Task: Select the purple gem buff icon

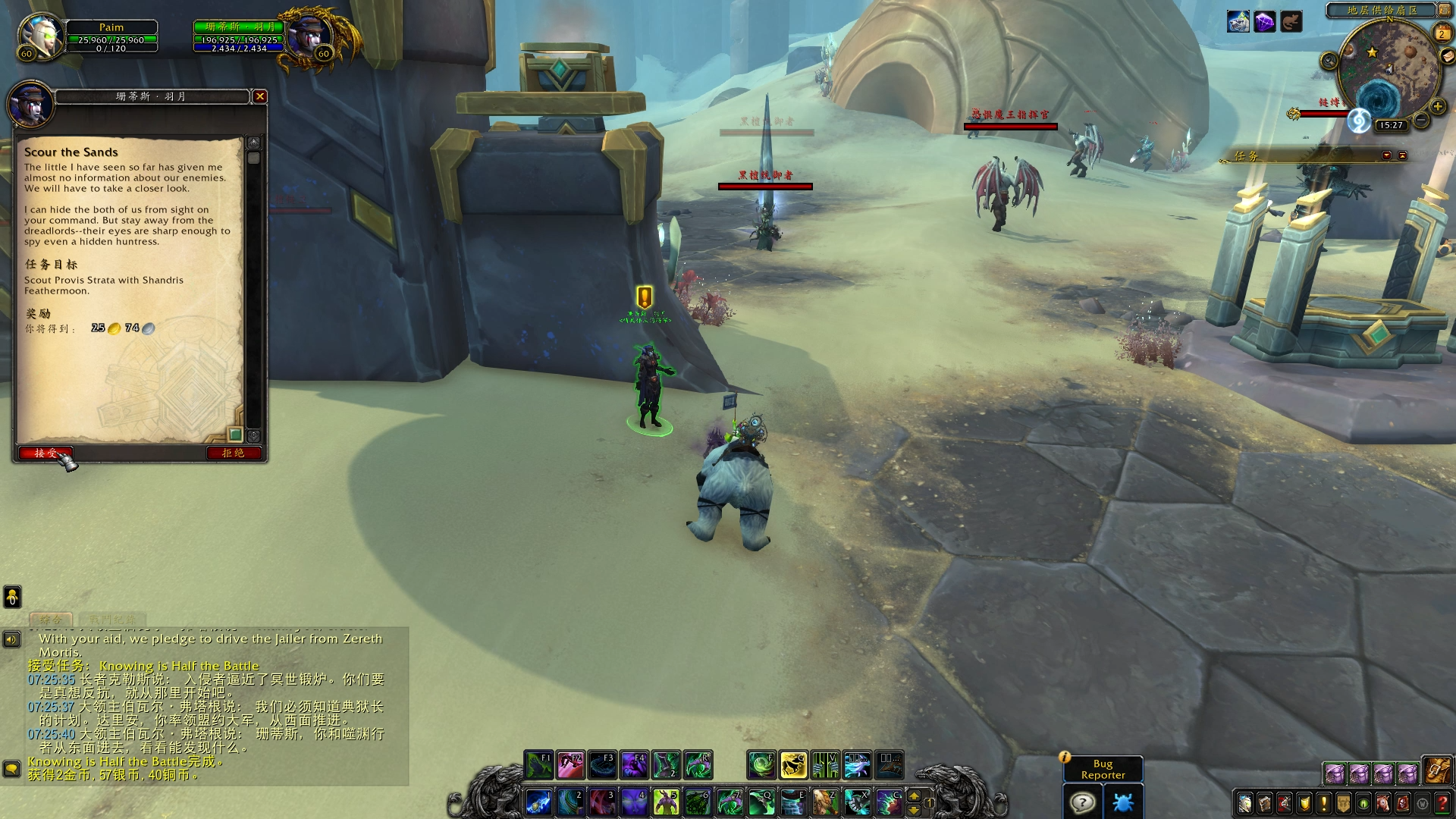Action: 1264,22
